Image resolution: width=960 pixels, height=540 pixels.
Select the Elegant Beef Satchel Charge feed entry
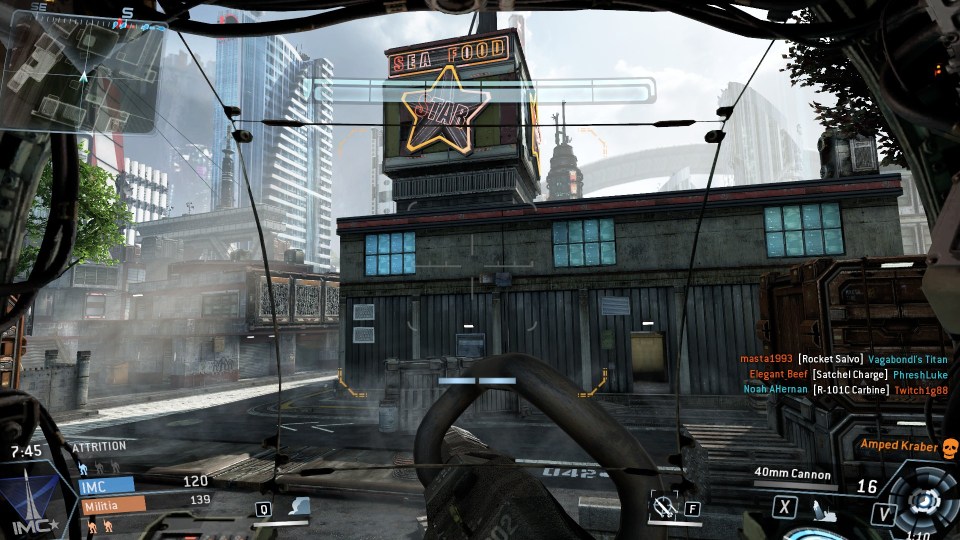846,374
